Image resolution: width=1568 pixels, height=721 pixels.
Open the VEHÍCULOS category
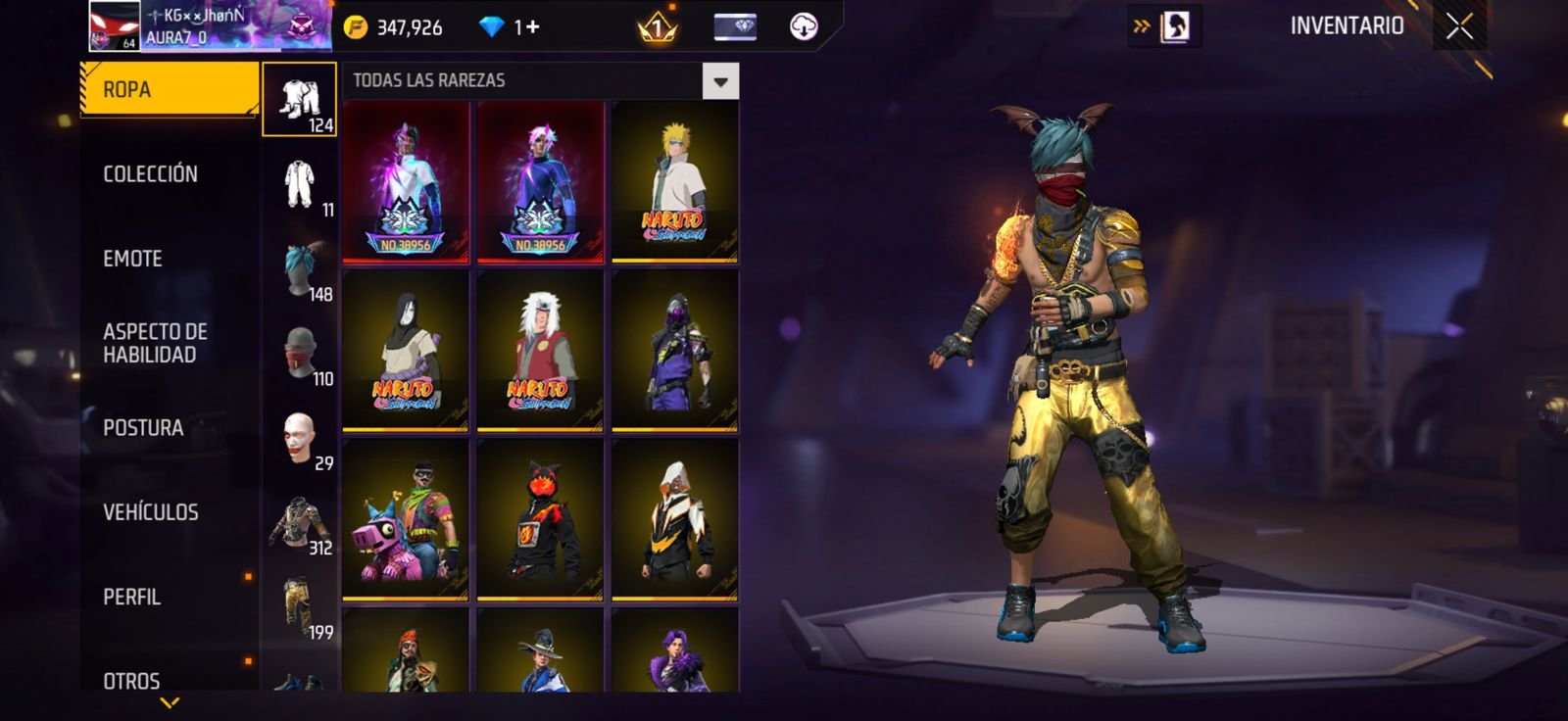point(151,512)
